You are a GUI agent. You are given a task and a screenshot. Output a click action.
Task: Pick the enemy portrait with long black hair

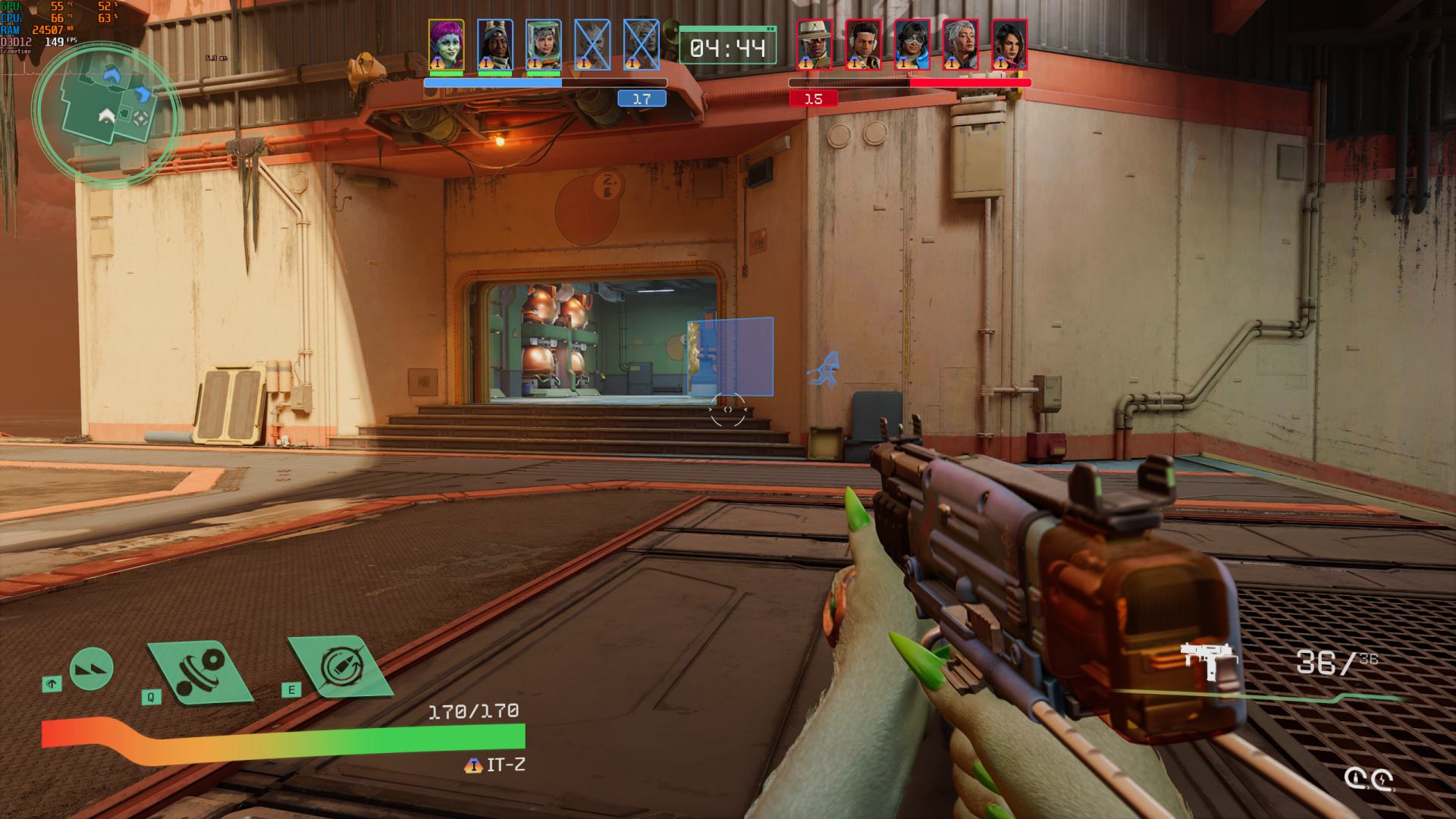(1009, 45)
